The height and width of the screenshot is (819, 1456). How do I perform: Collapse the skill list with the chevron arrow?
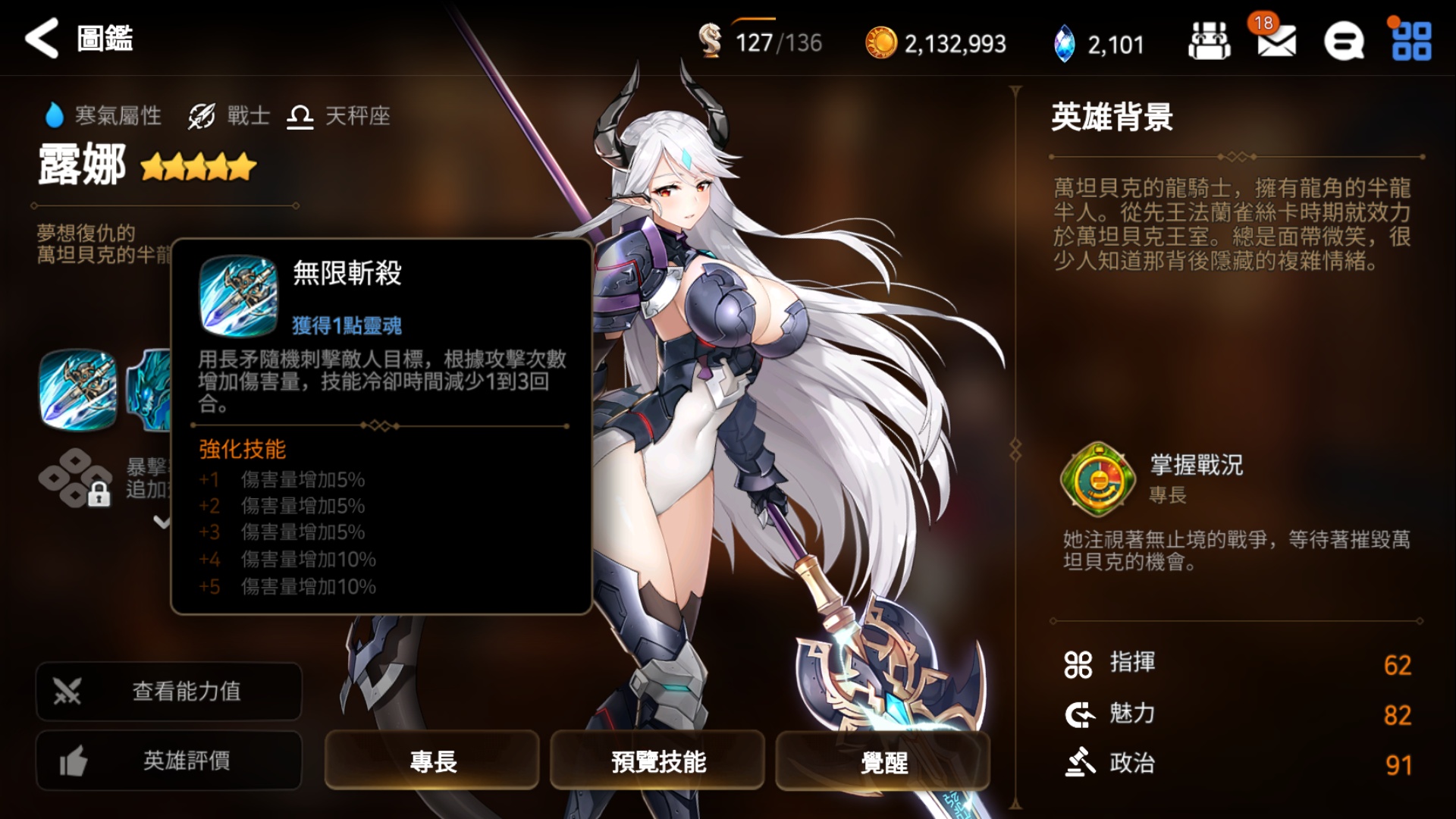[x=163, y=523]
